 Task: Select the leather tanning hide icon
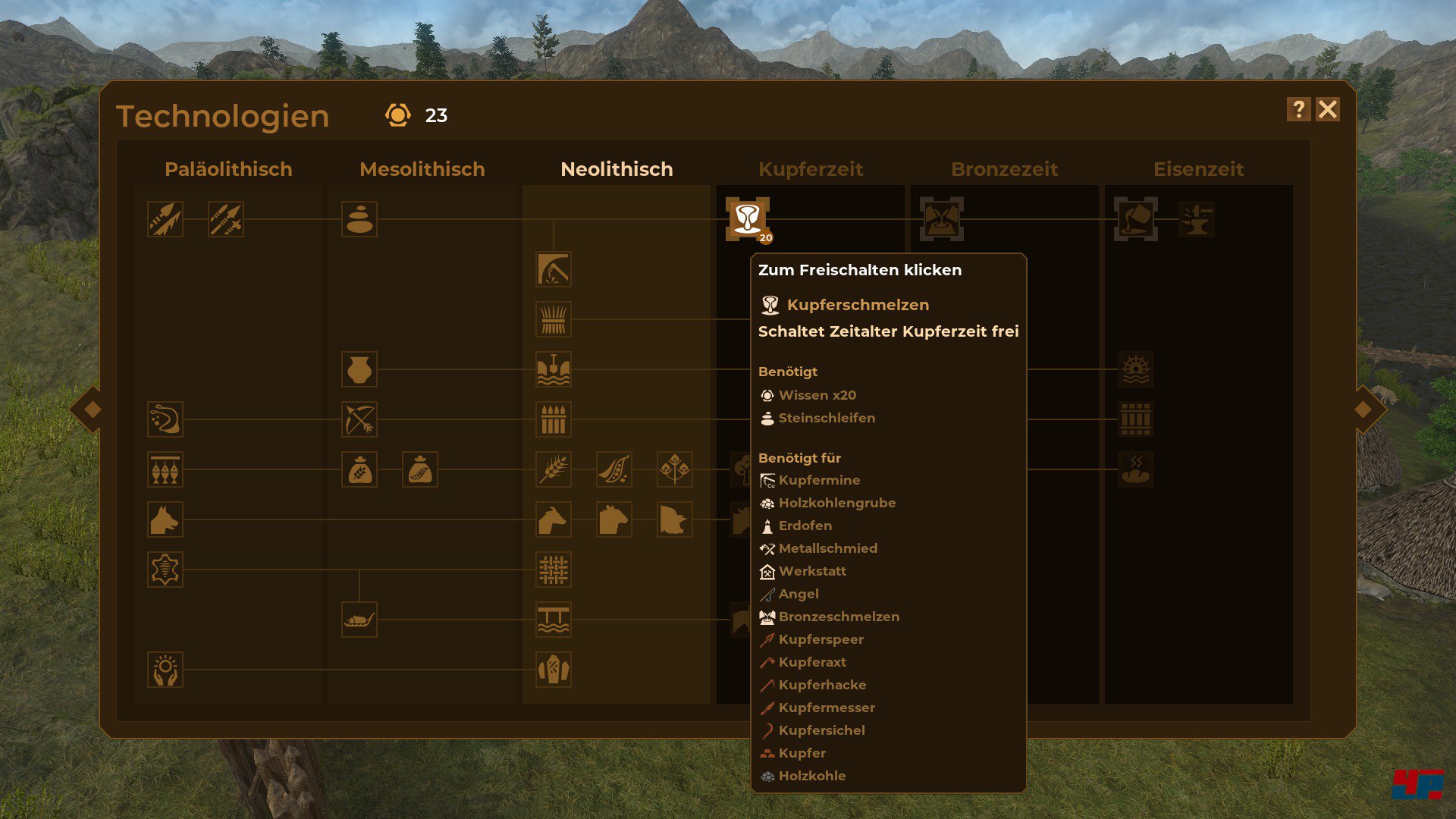pos(165,570)
